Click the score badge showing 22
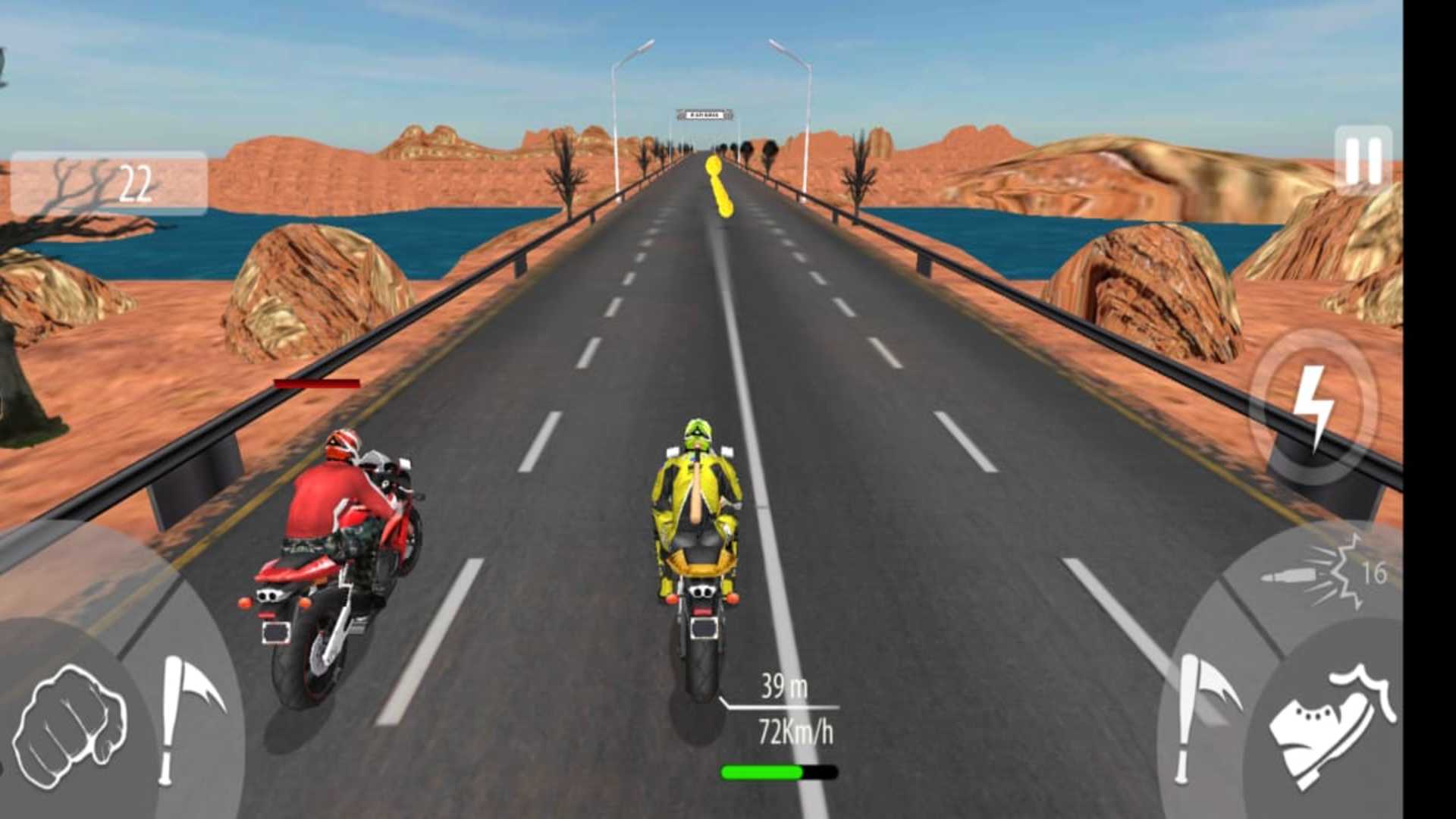Viewport: 1456px width, 819px height. [x=136, y=182]
